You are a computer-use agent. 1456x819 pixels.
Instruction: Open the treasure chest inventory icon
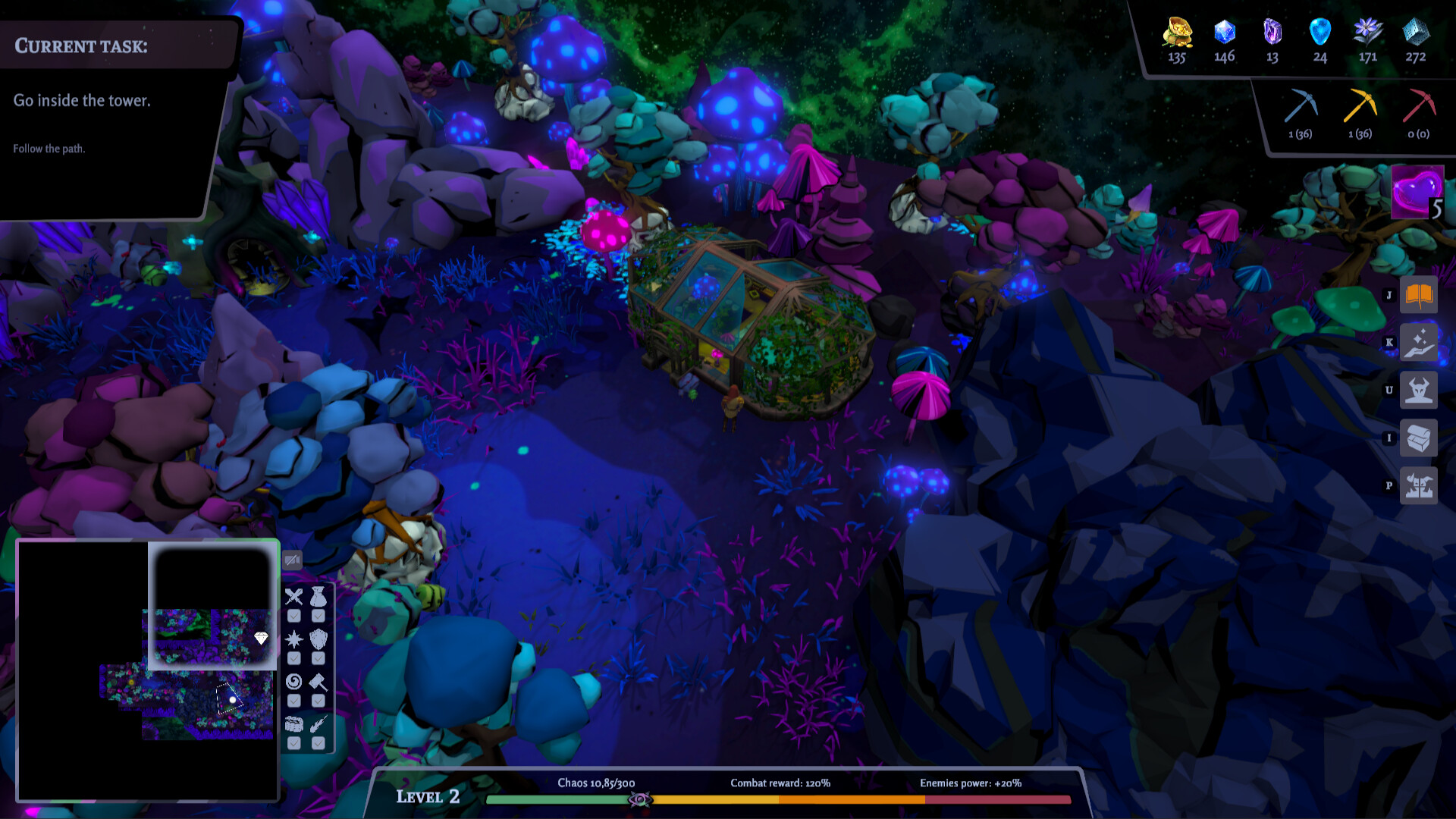[1418, 438]
